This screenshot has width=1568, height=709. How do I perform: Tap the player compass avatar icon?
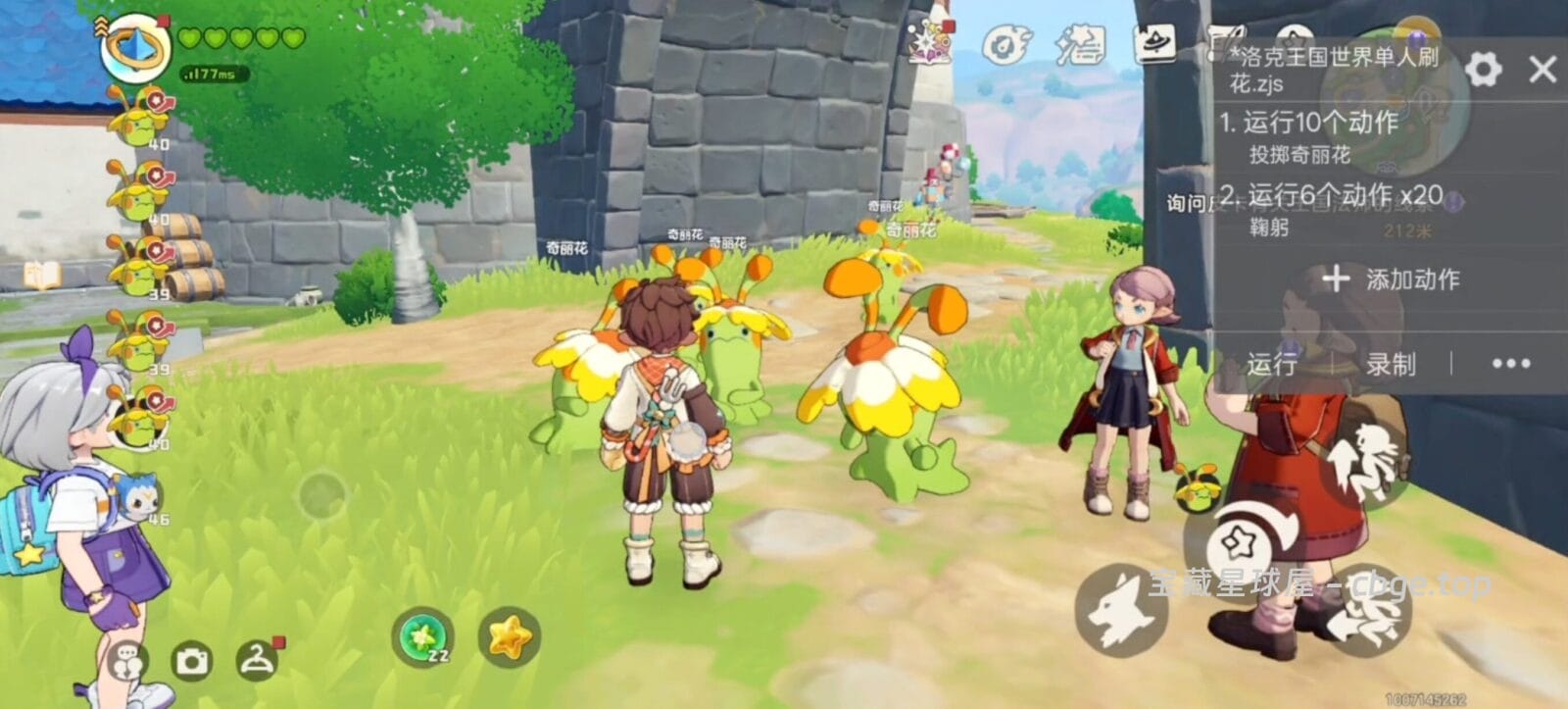pyautogui.click(x=135, y=45)
